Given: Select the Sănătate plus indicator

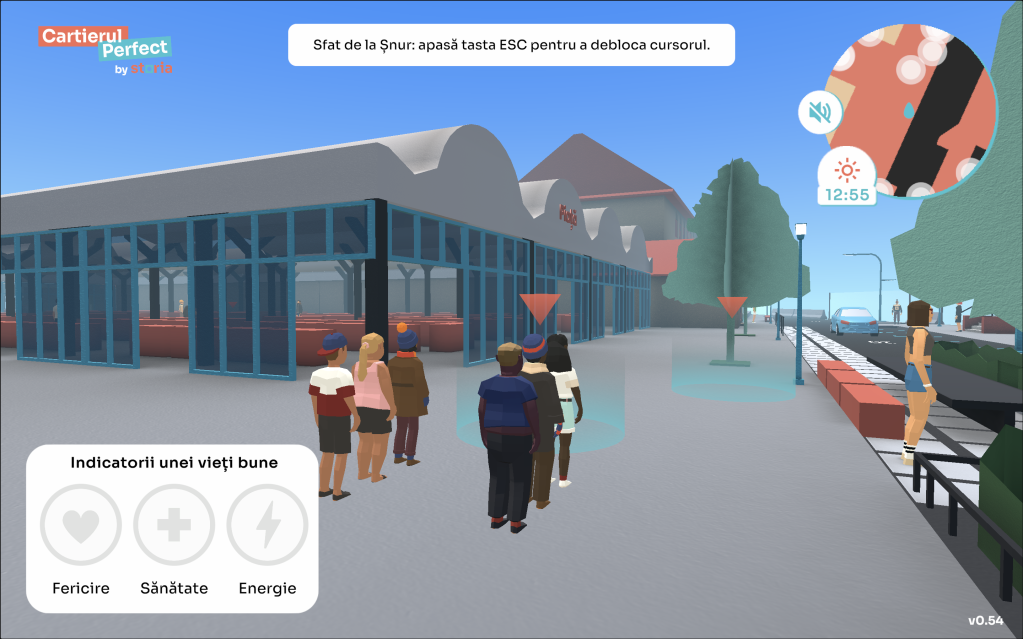Looking at the screenshot, I should pyautogui.click(x=174, y=525).
